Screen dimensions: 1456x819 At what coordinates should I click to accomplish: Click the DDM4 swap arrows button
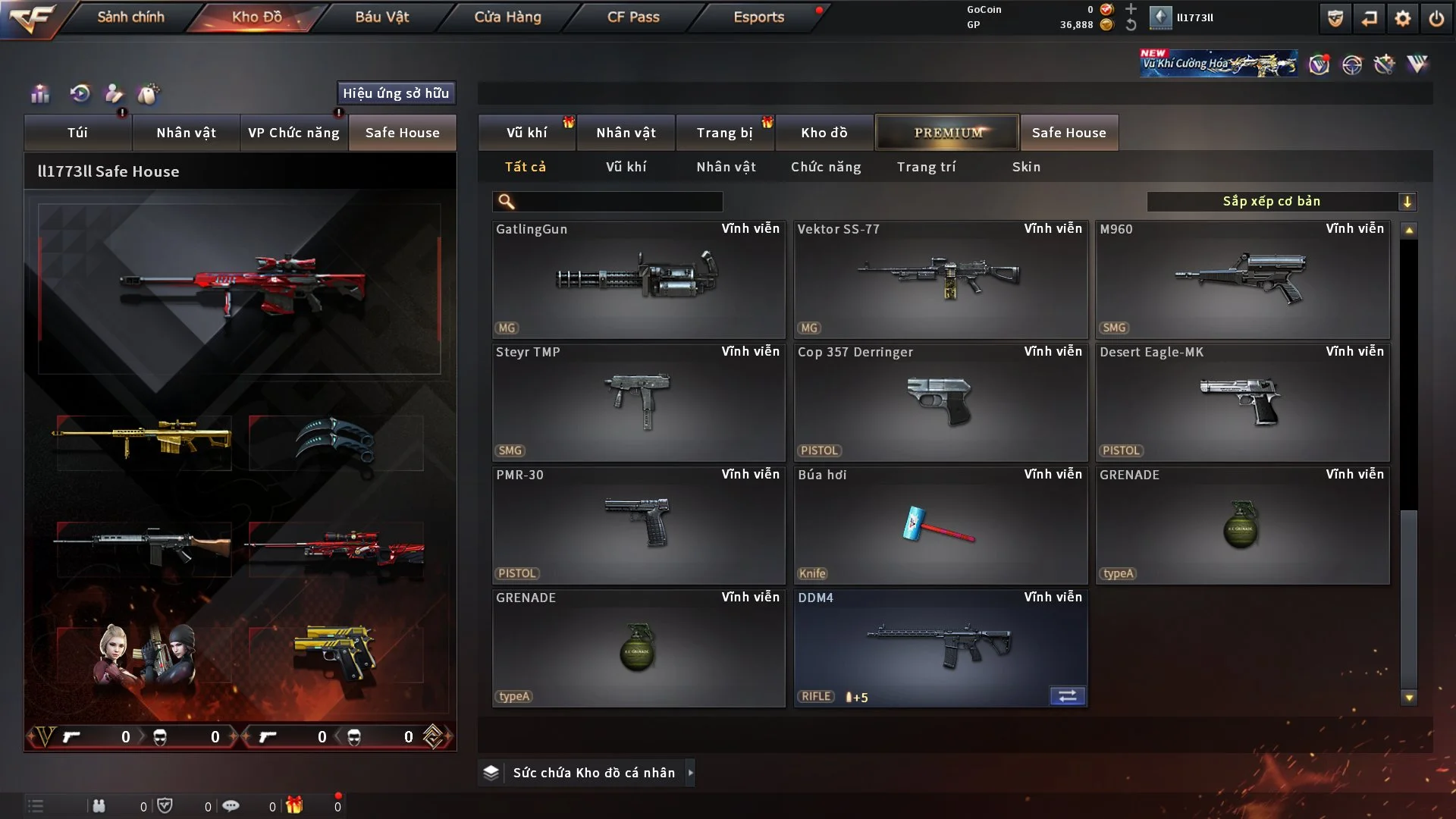tap(1067, 696)
